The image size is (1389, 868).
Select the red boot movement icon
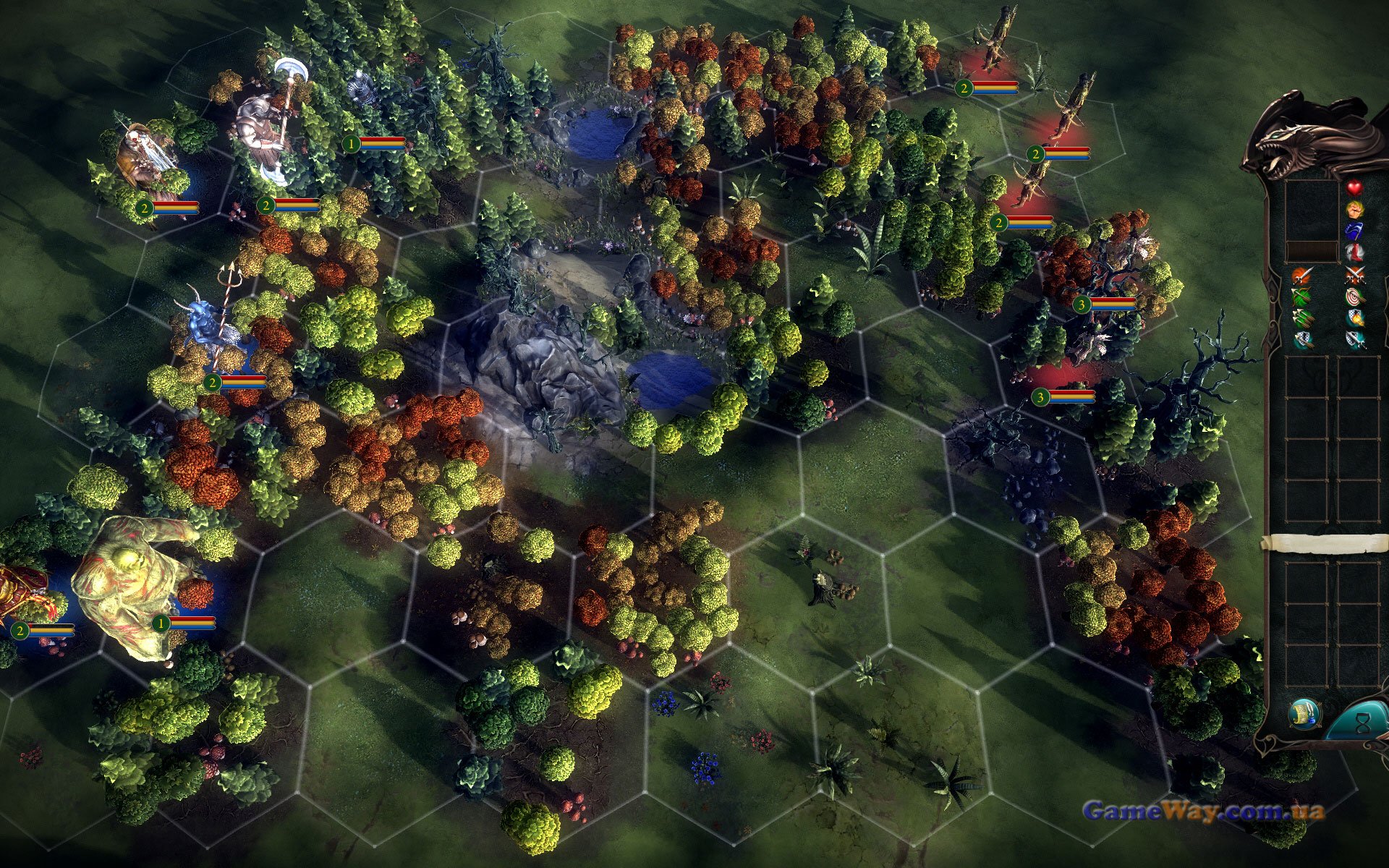[1354, 252]
